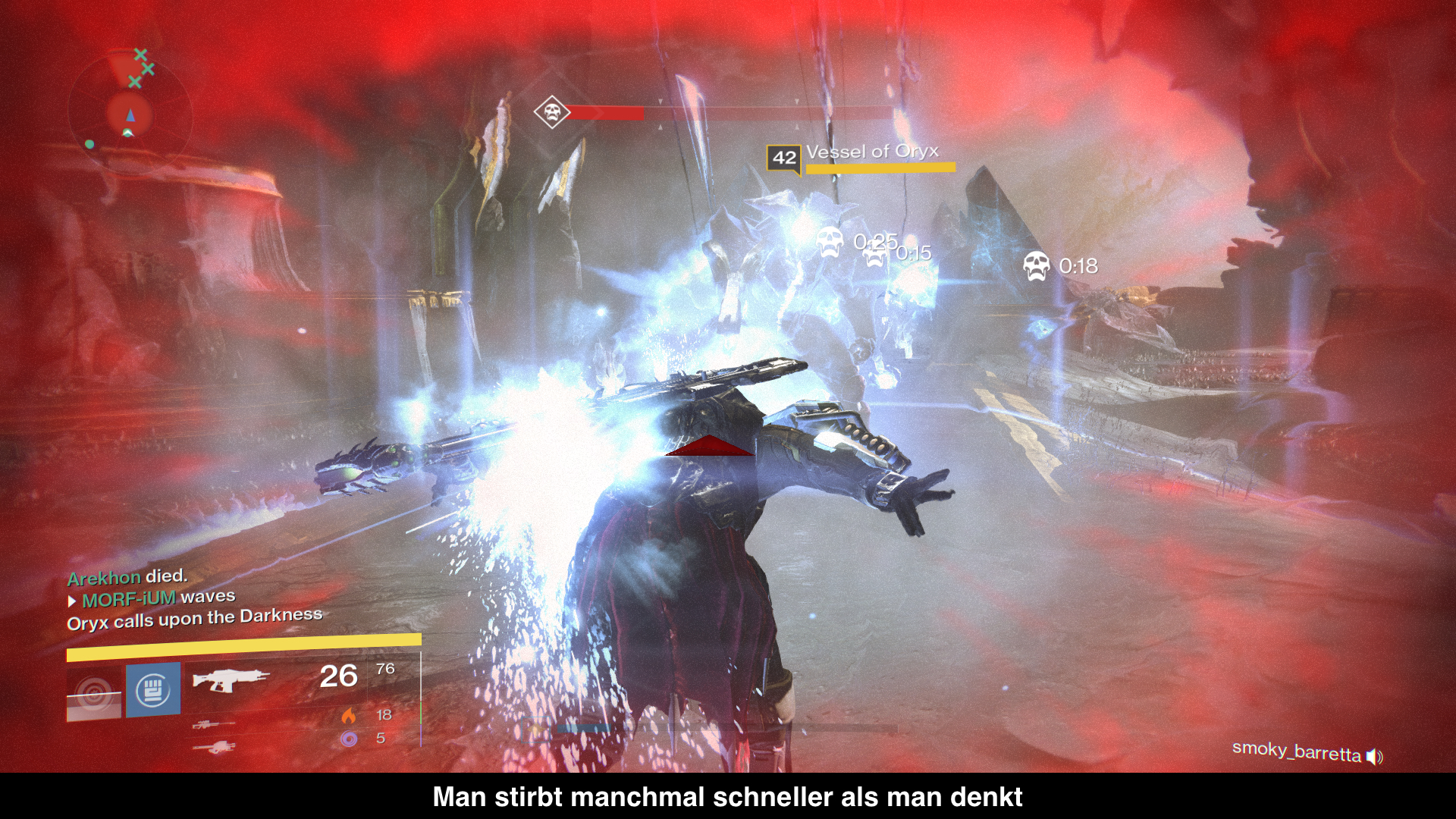Switch to the special weapon with 18 ammo
This screenshot has width=1456, height=819.
click(214, 725)
